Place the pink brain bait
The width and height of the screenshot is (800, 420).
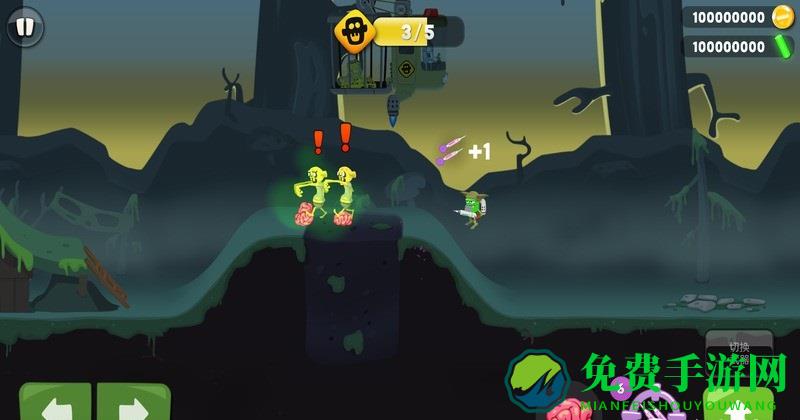[568, 408]
